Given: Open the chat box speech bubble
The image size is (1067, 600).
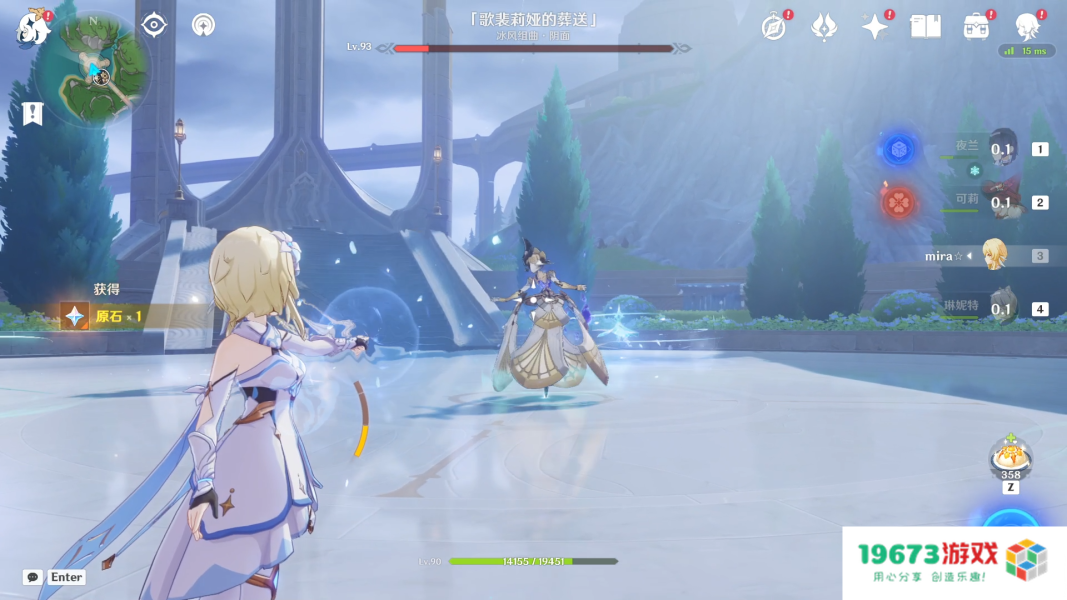Looking at the screenshot, I should point(33,577).
